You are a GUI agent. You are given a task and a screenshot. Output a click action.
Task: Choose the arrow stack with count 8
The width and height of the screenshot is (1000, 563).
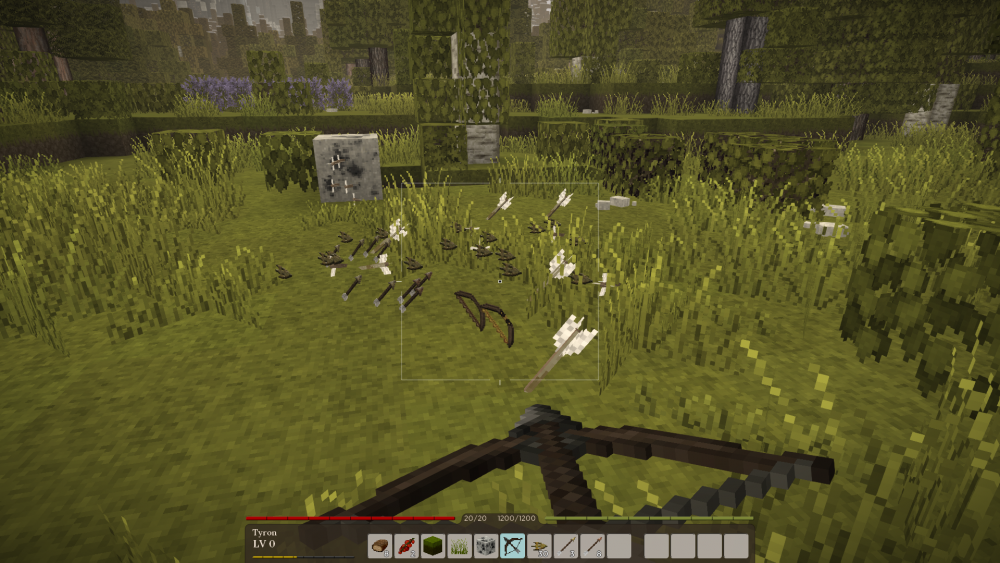[593, 546]
